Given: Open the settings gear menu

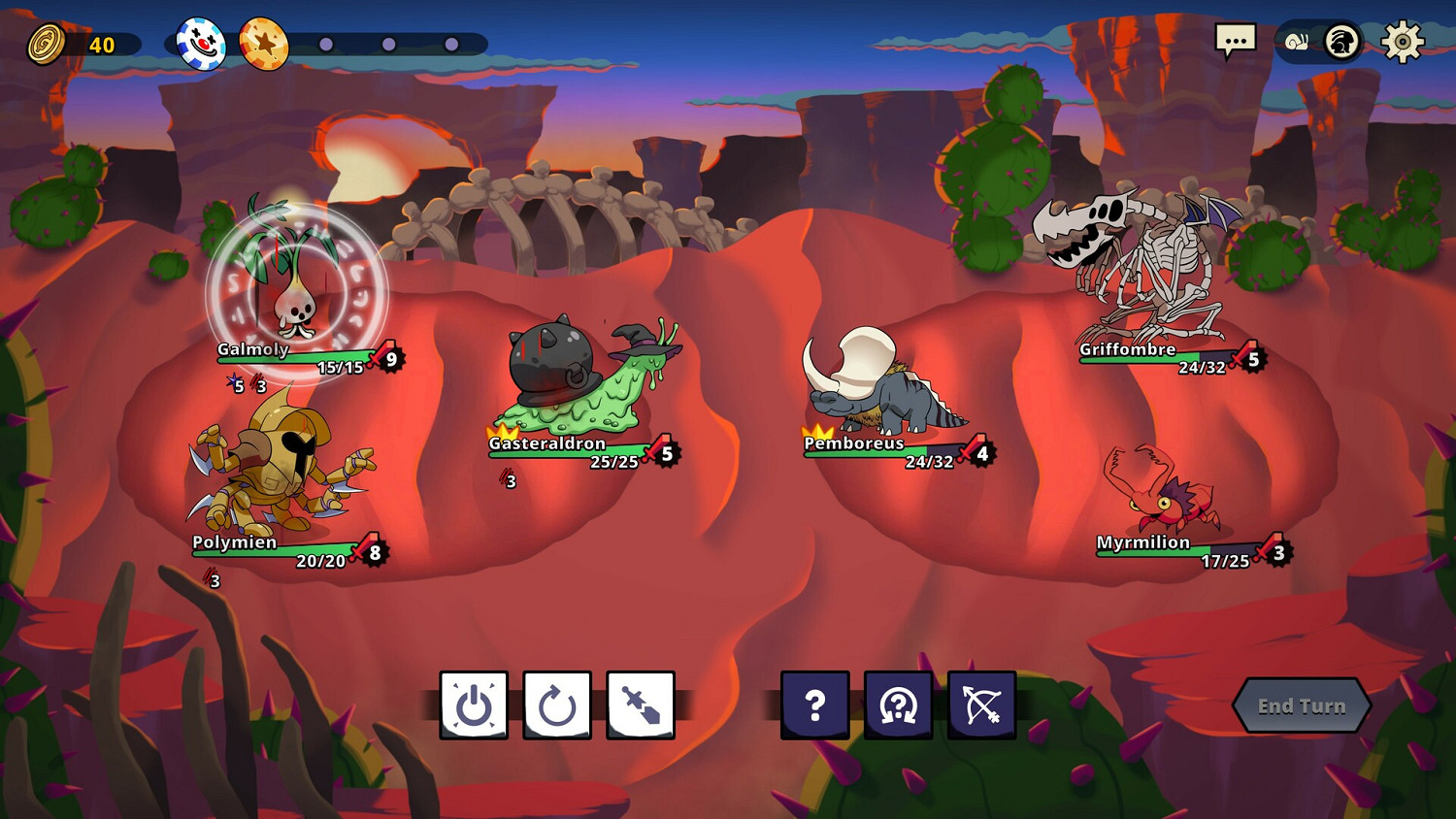Looking at the screenshot, I should [1402, 42].
